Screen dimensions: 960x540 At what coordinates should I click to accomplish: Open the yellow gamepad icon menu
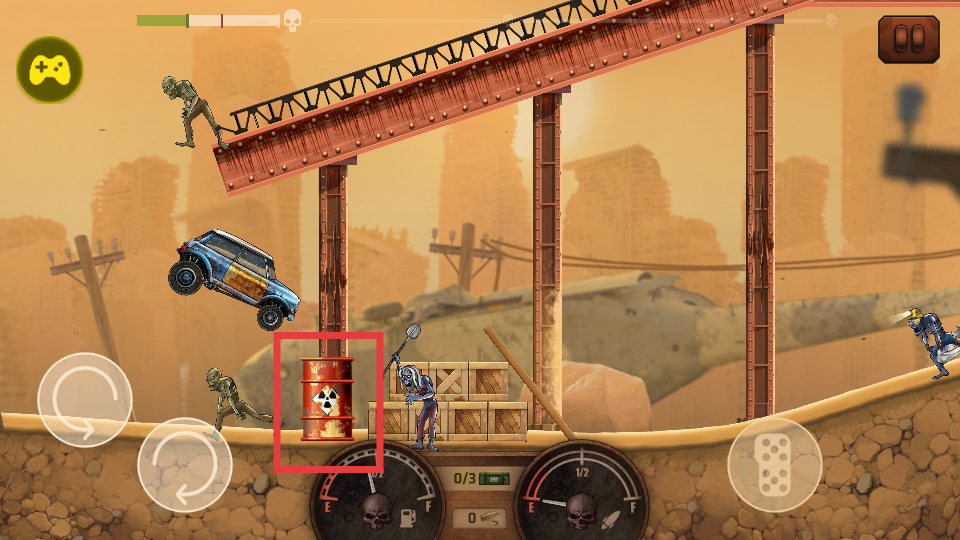coord(49,70)
